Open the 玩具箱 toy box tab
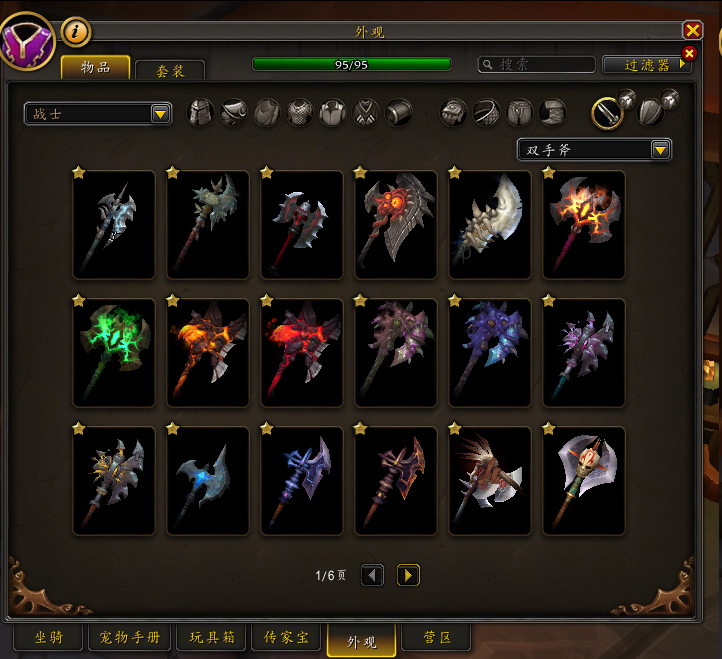 (x=211, y=637)
